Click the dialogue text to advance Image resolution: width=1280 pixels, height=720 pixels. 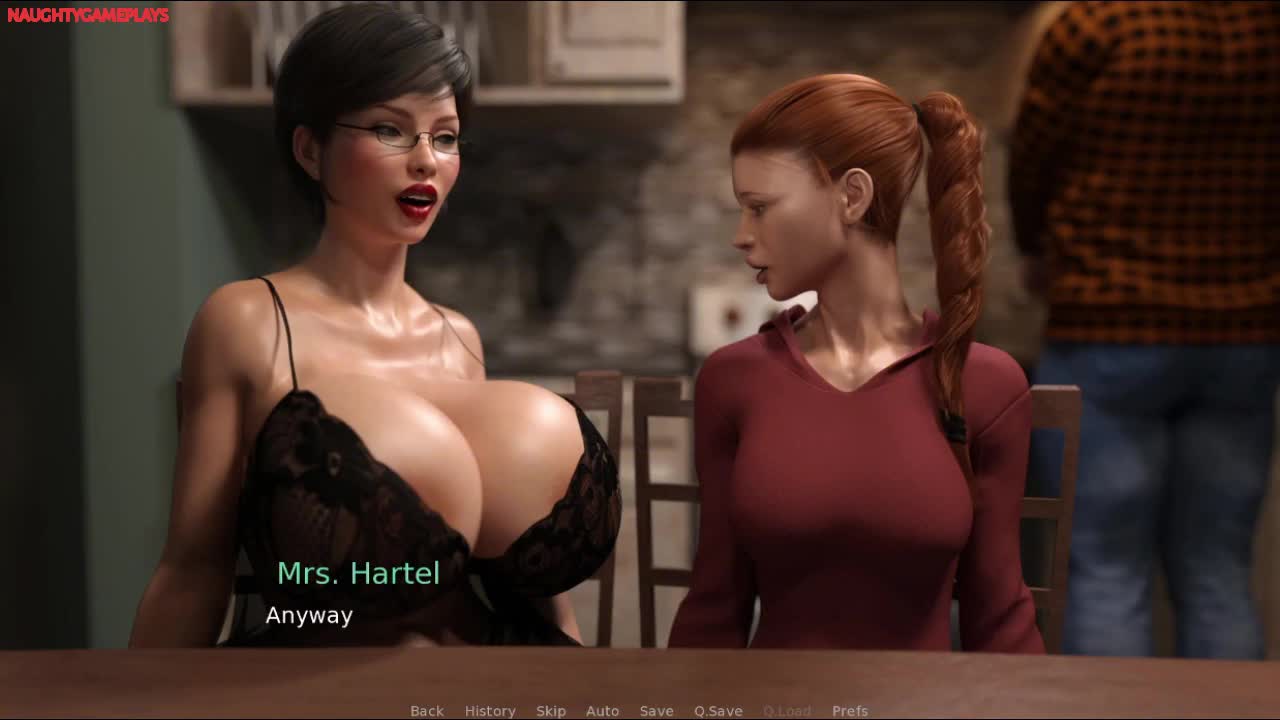(x=308, y=616)
